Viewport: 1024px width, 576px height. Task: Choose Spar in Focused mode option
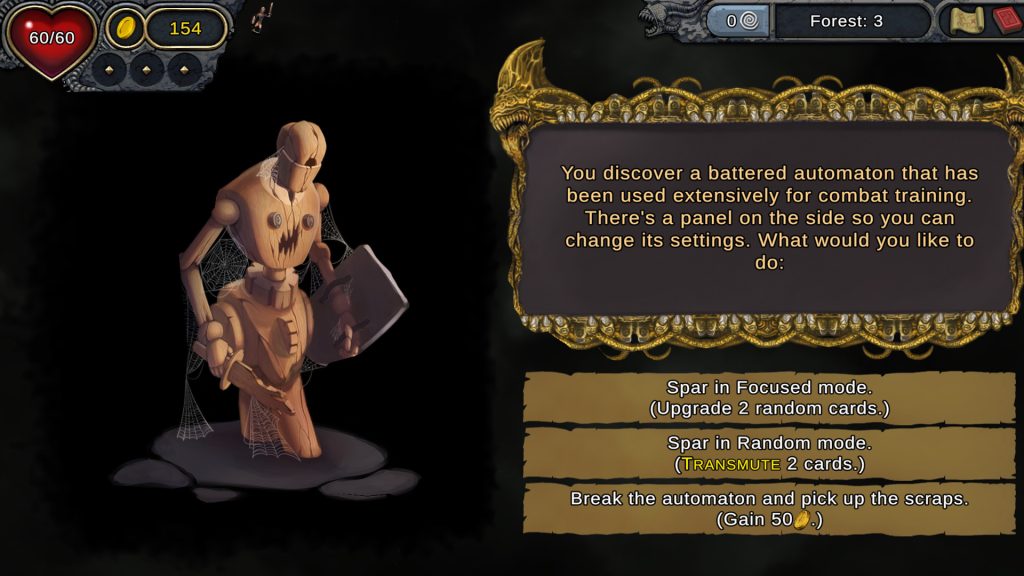tap(768, 397)
